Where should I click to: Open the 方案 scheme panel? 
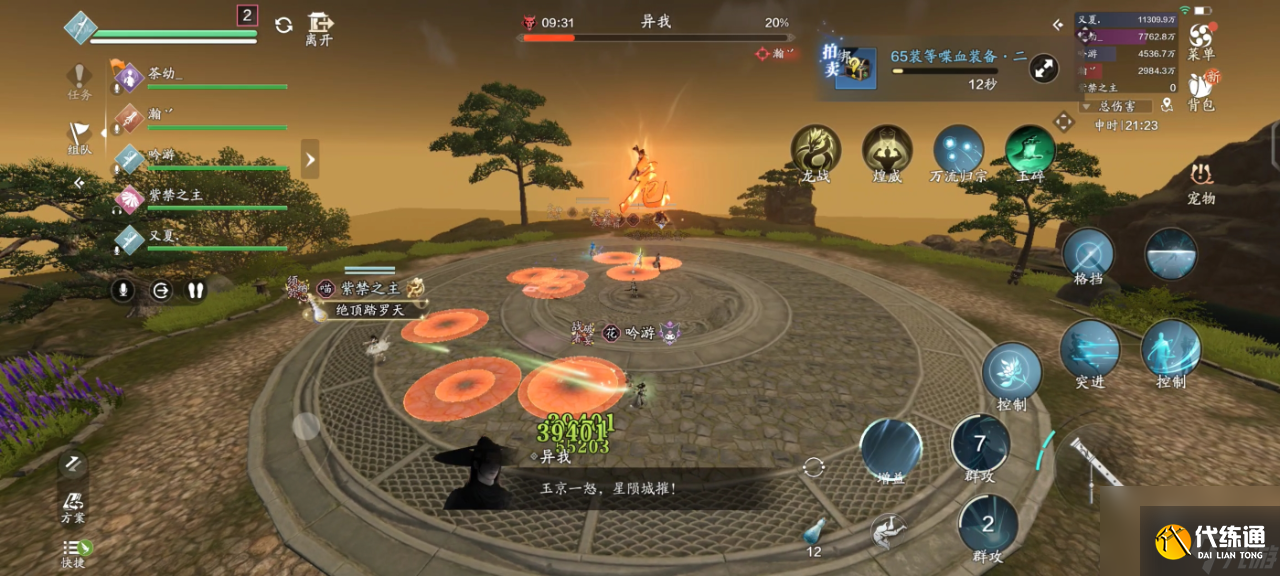(x=73, y=506)
